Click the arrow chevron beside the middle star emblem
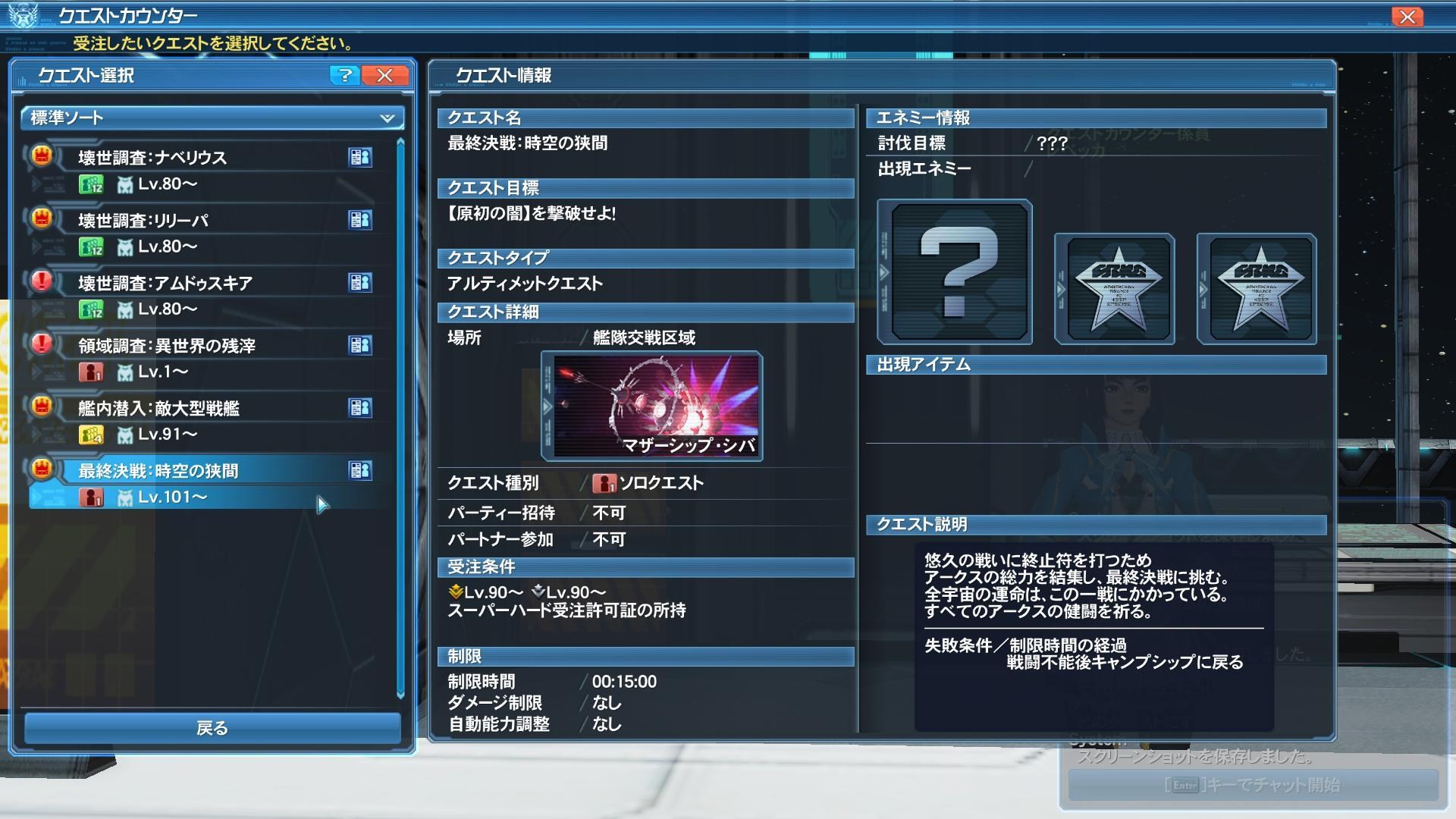Image resolution: width=1456 pixels, height=819 pixels. click(1062, 288)
